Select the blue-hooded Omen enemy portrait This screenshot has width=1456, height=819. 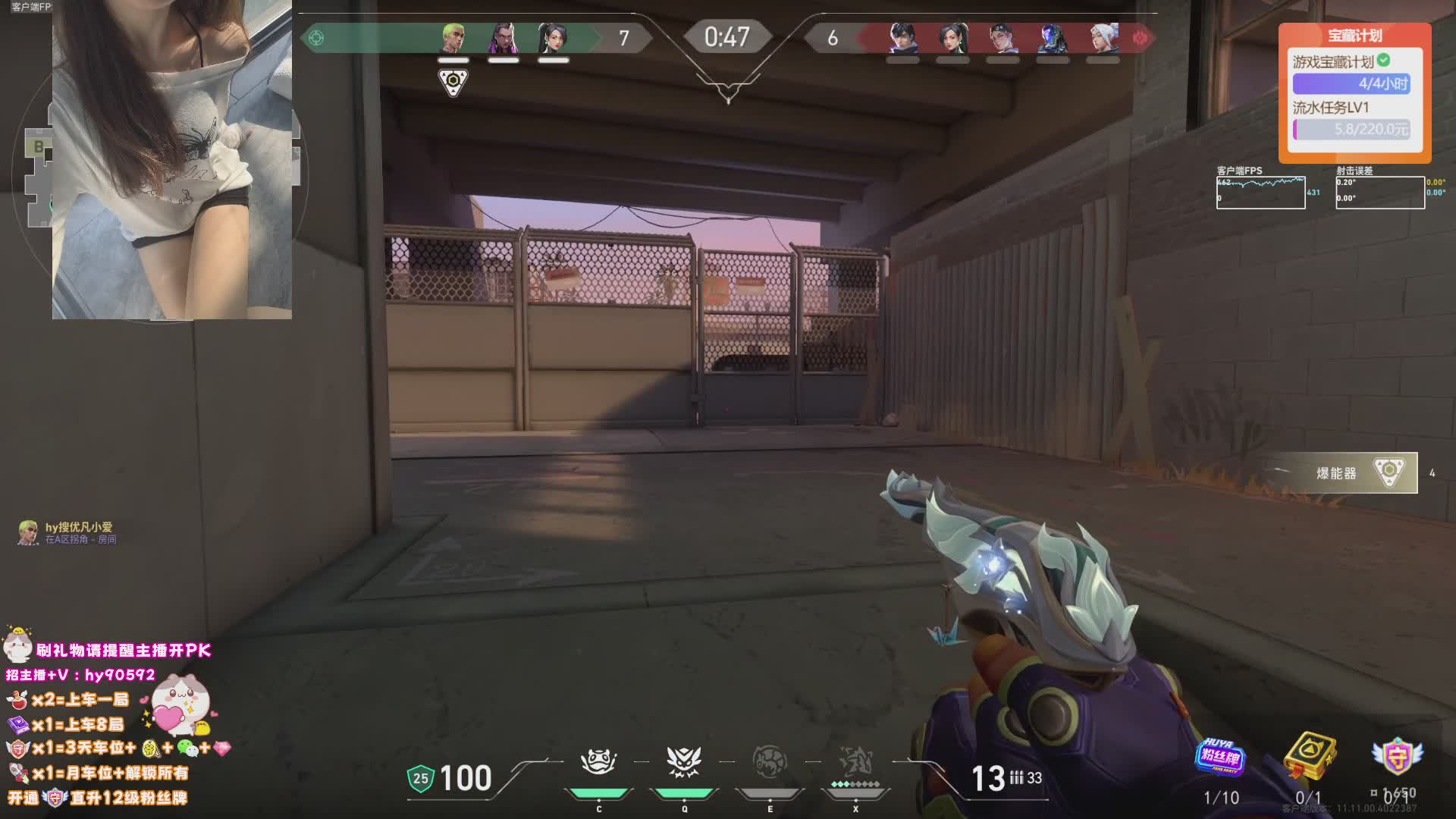[1052, 37]
